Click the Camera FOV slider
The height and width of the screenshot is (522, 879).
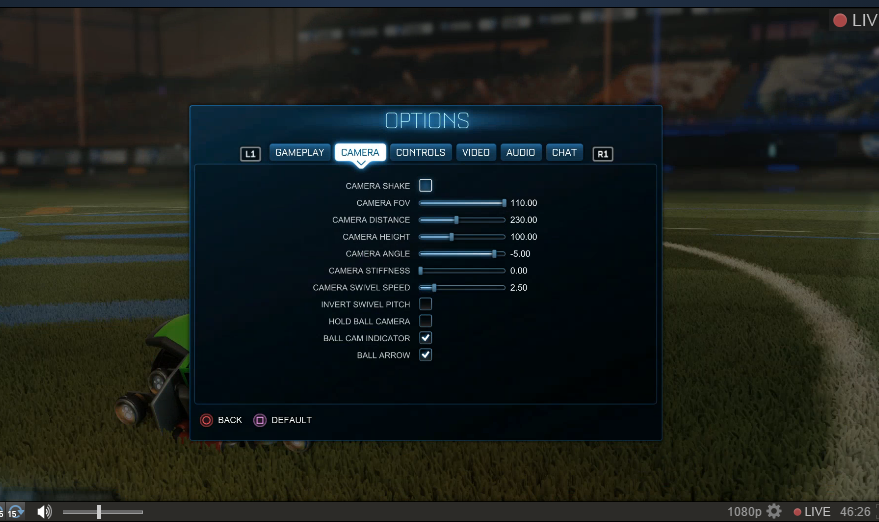pyautogui.click(x=462, y=203)
